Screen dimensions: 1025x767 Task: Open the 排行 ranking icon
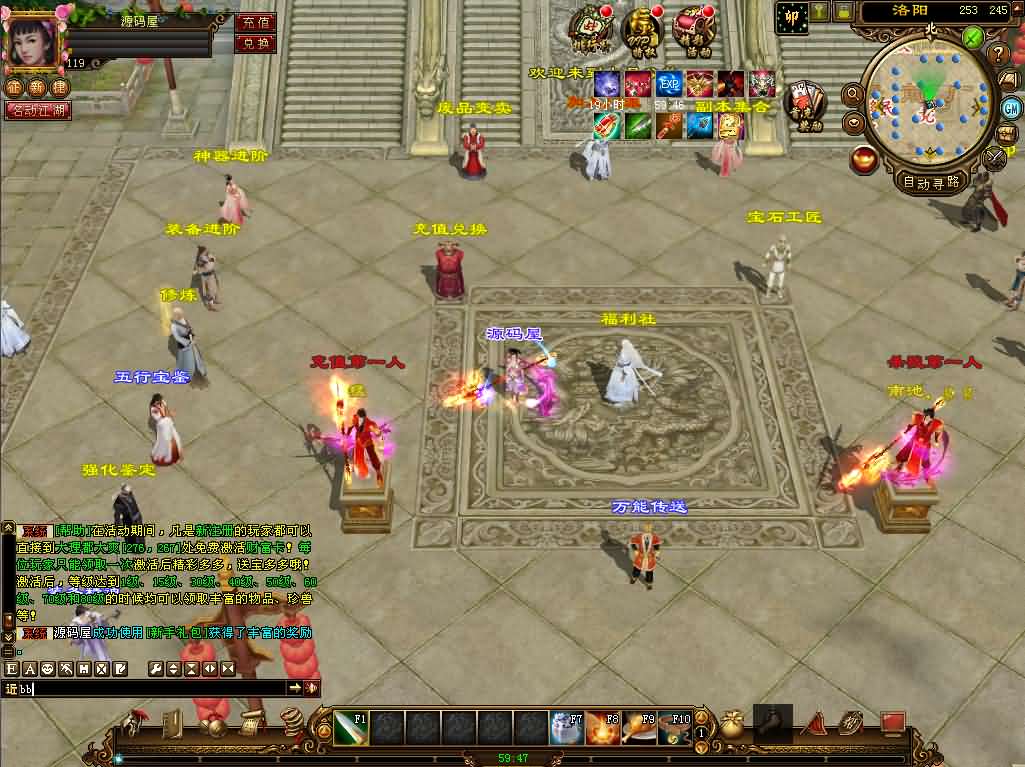590,30
